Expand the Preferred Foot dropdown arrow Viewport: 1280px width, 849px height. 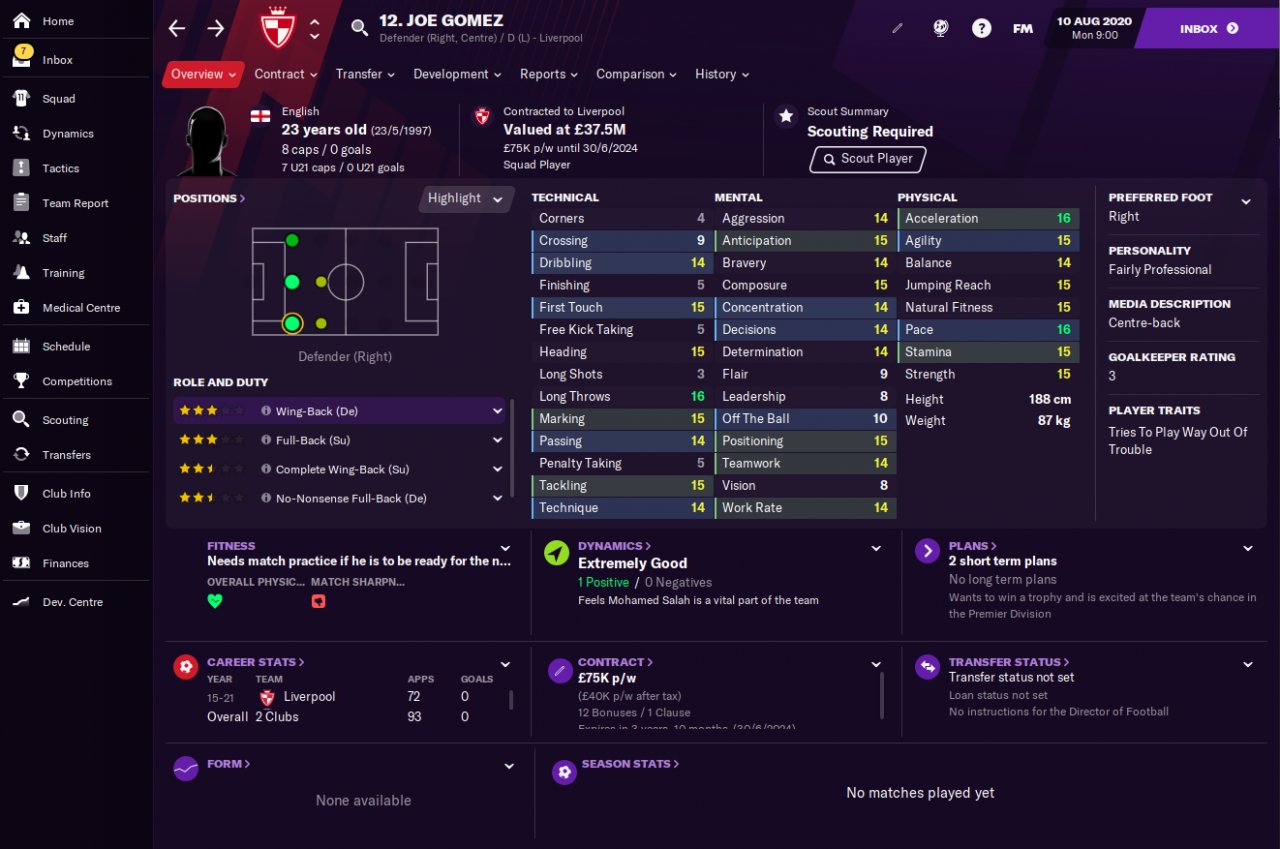point(1246,202)
